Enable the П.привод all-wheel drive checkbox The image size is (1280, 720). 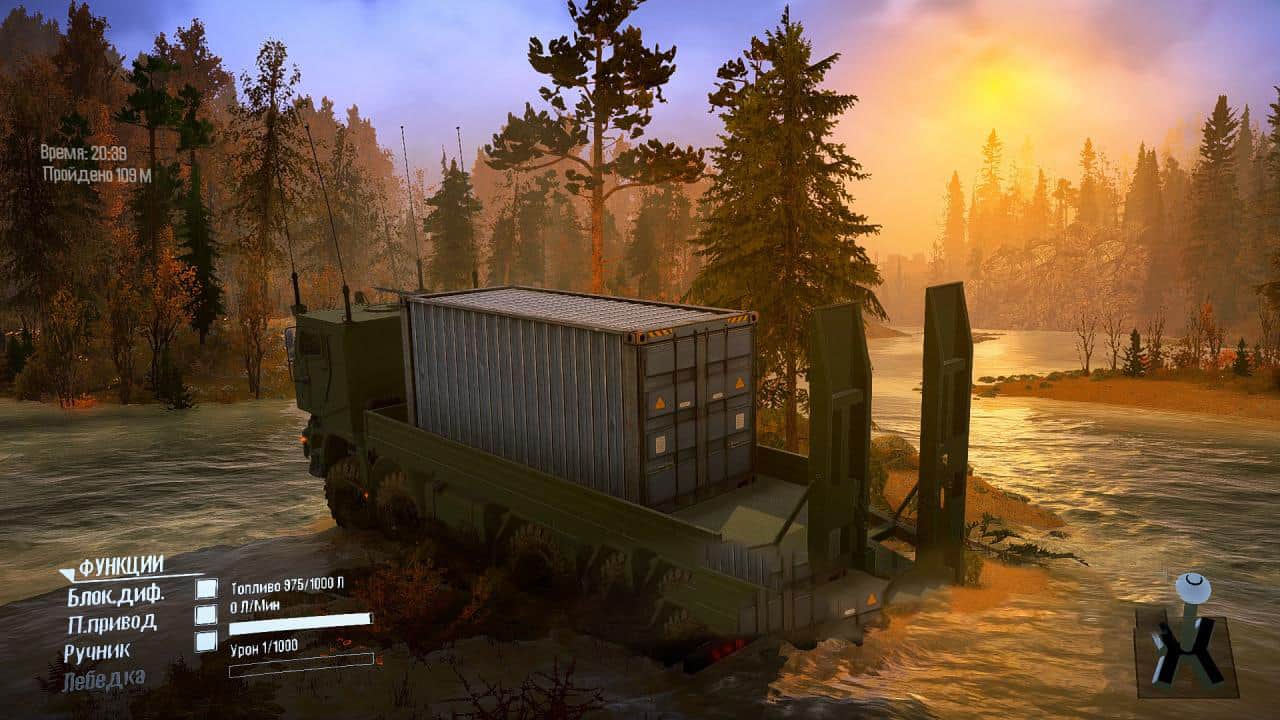point(206,615)
